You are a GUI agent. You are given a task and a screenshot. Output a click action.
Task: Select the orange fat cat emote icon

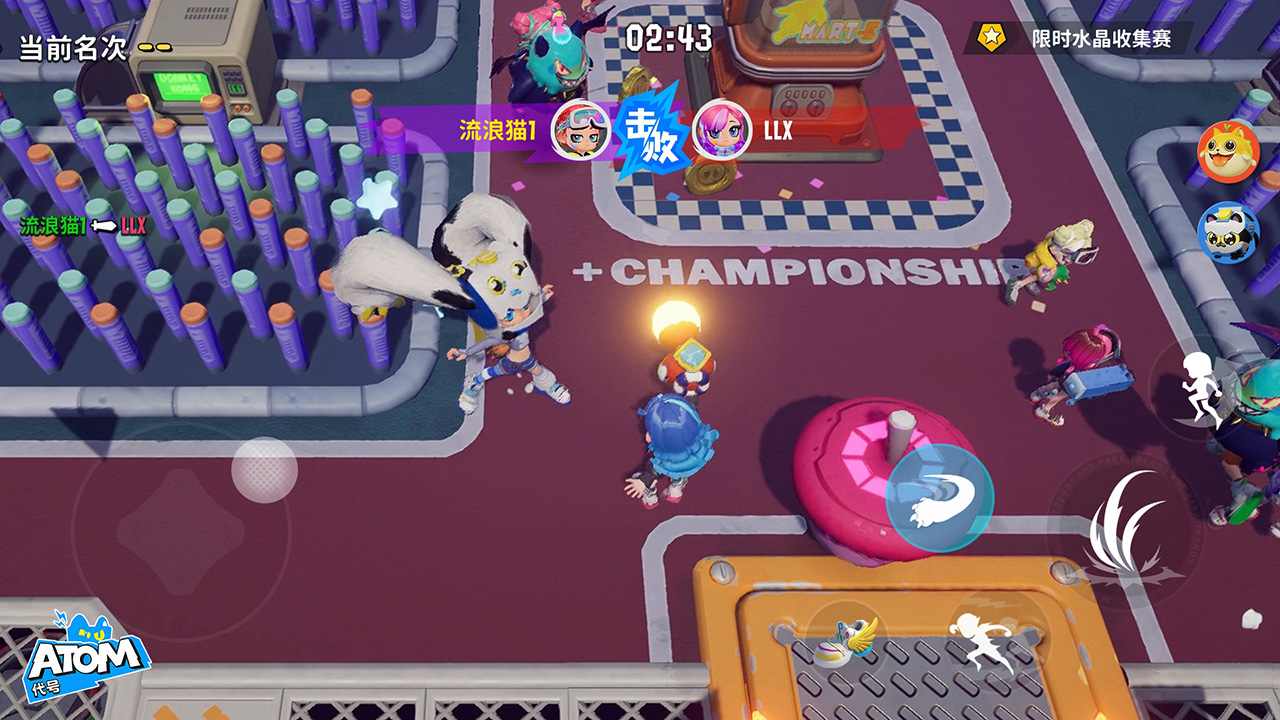coord(1227,152)
